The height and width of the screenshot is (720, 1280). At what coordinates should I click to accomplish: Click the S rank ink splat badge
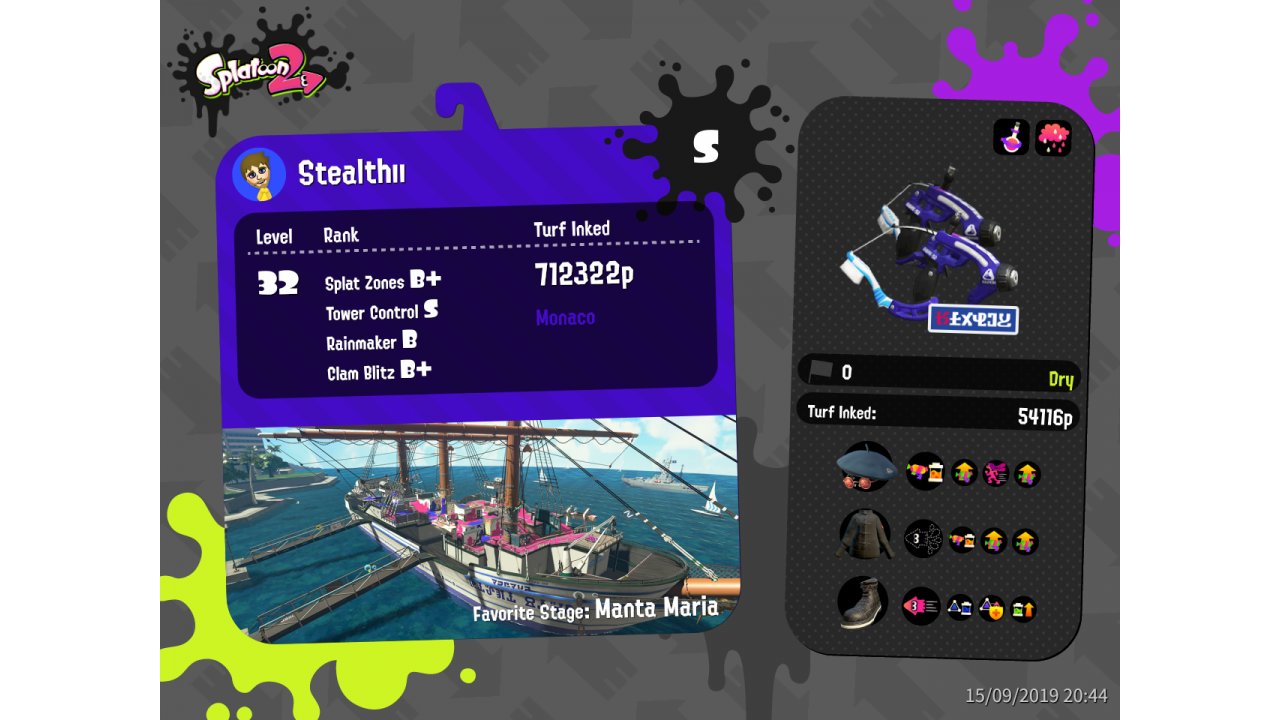tap(706, 146)
